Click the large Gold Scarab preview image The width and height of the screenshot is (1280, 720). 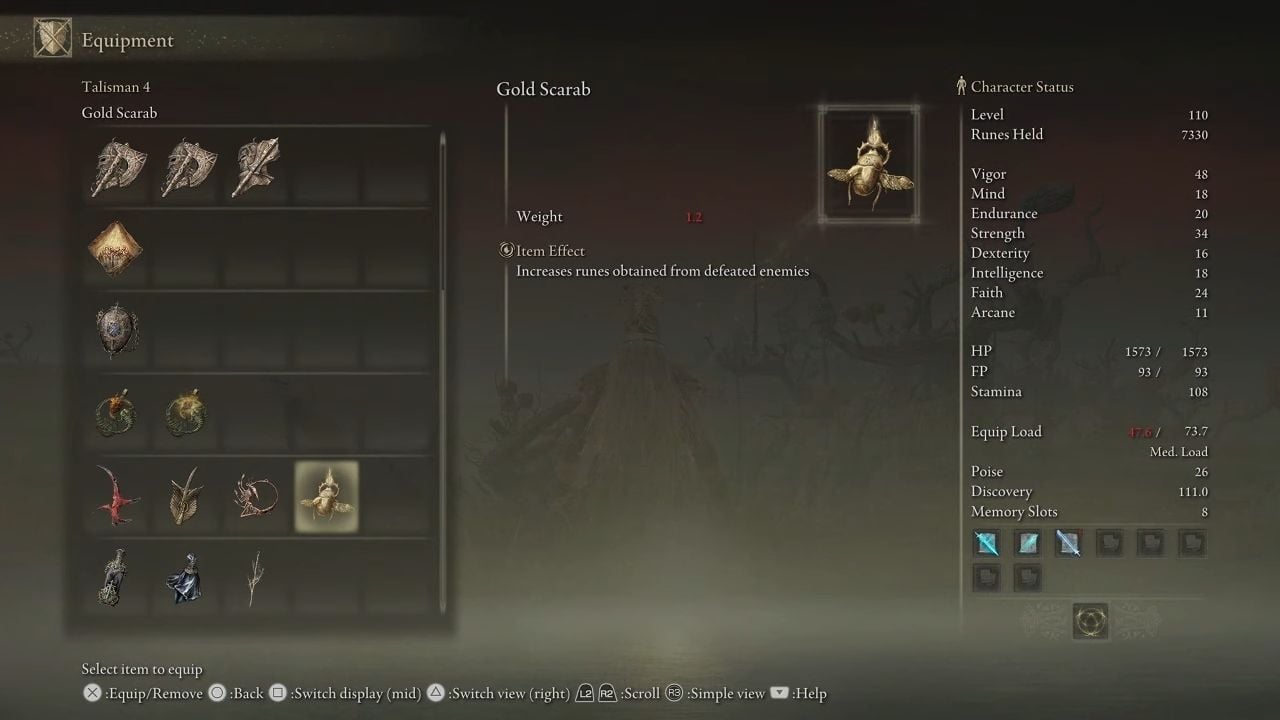click(868, 163)
